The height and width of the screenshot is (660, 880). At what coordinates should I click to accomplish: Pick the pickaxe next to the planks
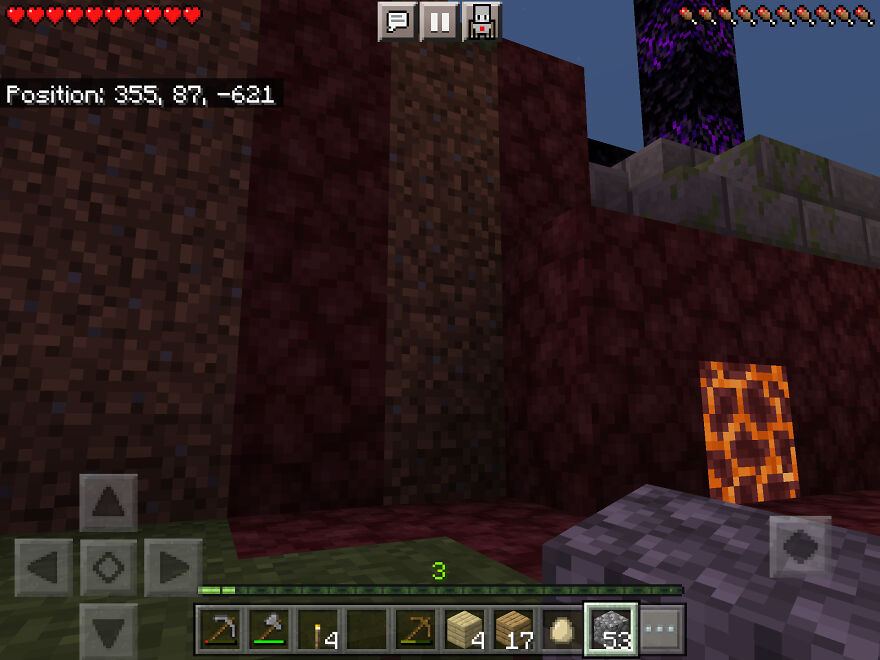(x=416, y=630)
